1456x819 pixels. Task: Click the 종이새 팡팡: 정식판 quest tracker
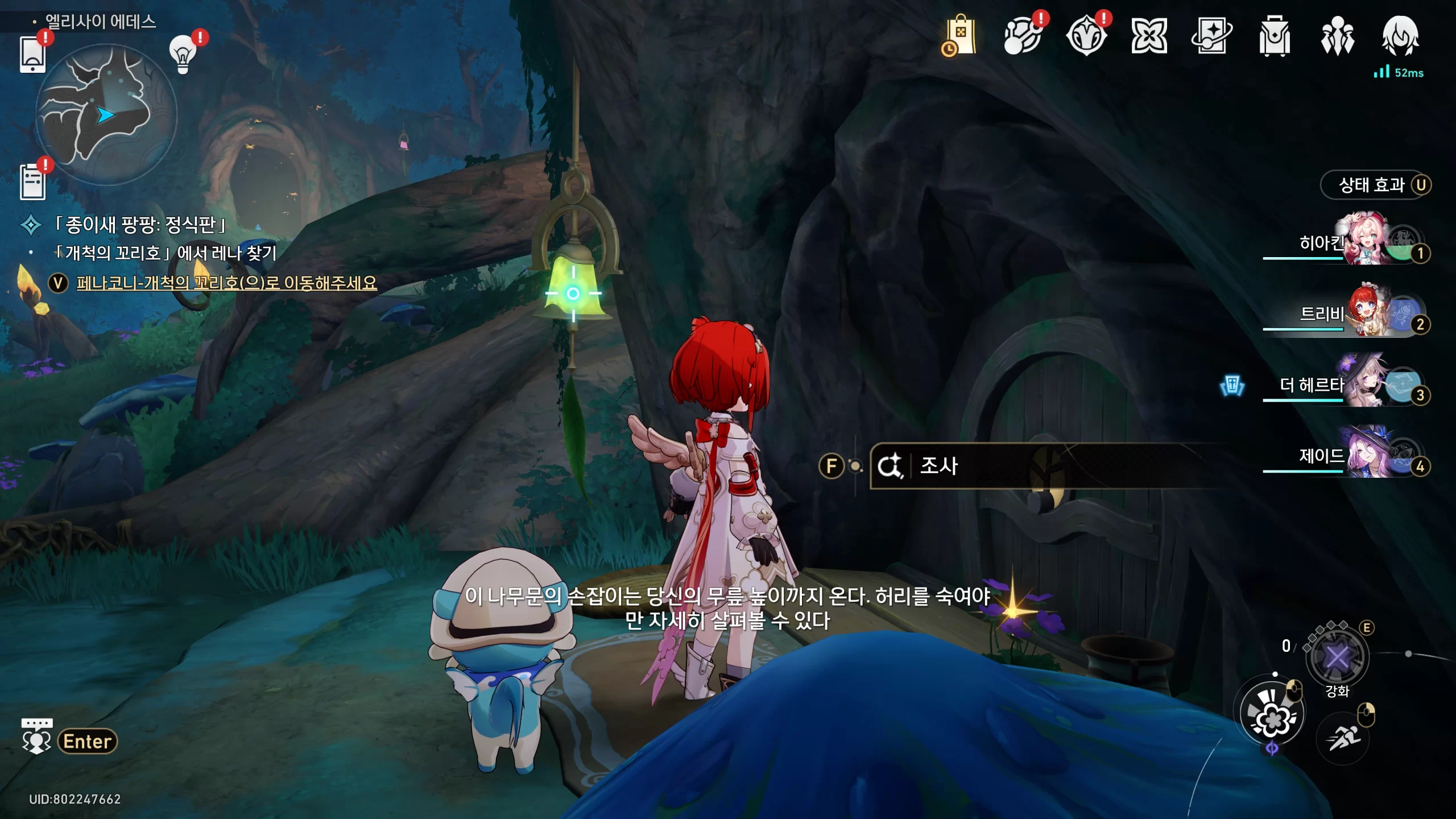(x=140, y=225)
